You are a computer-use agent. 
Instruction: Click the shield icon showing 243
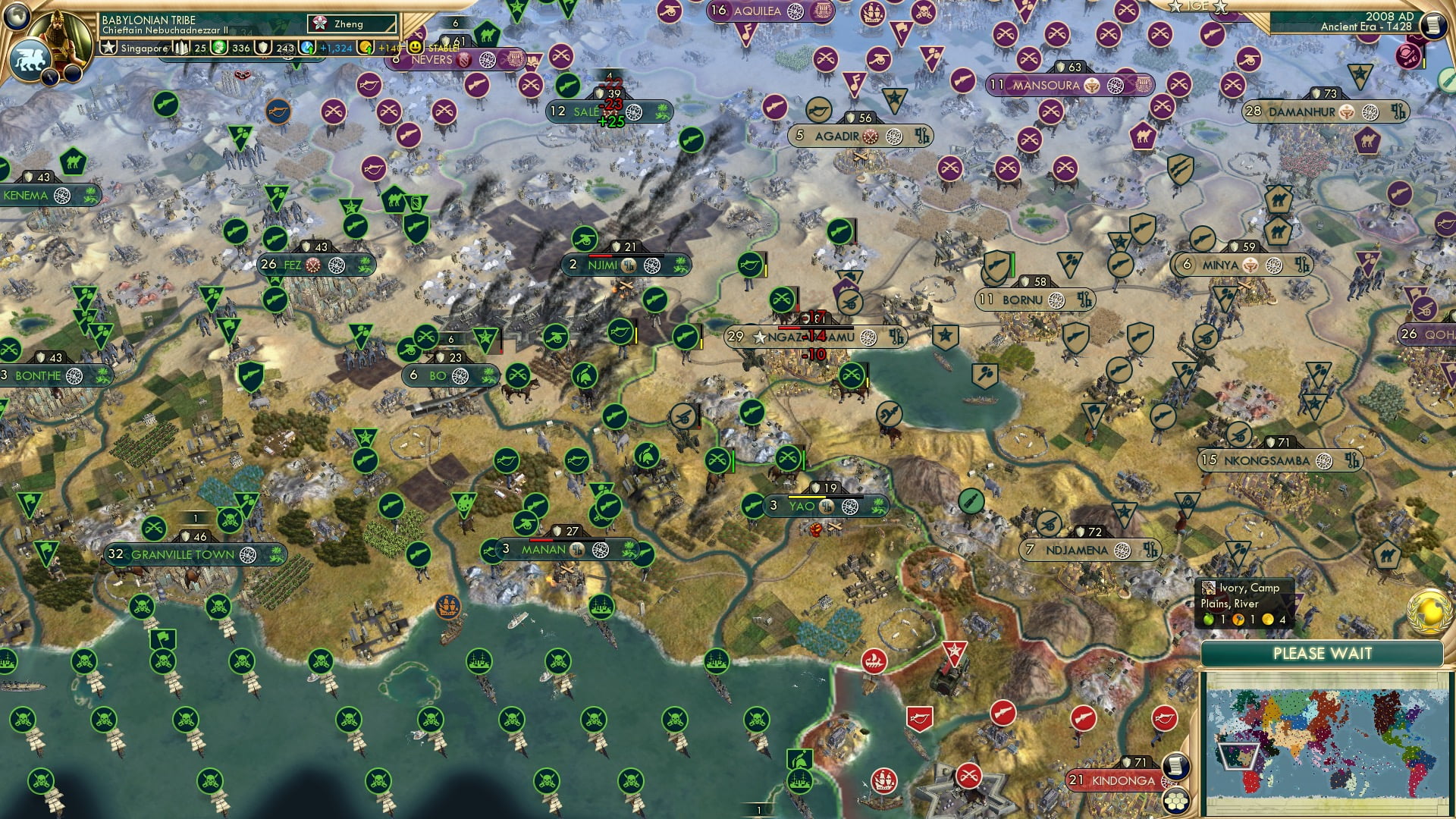262,49
